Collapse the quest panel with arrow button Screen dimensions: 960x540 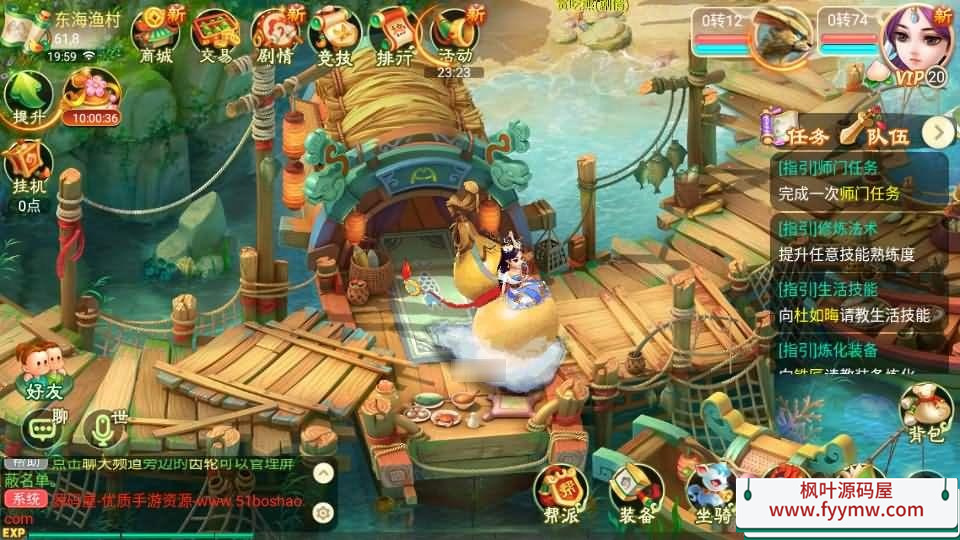click(x=938, y=132)
